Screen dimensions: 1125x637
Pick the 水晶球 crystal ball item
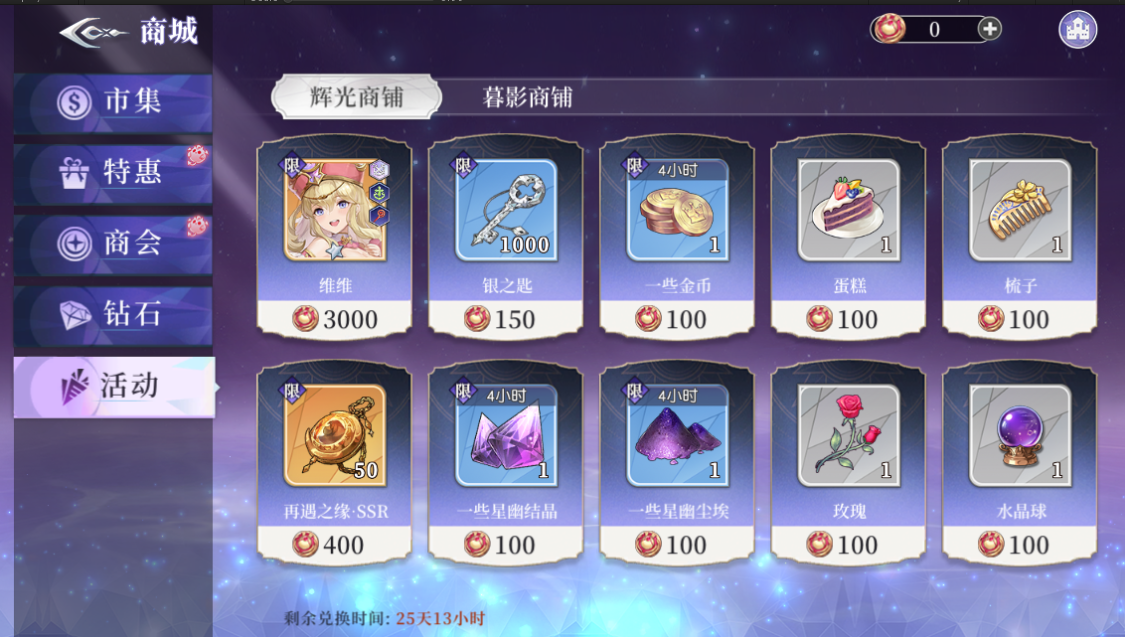tap(1019, 461)
